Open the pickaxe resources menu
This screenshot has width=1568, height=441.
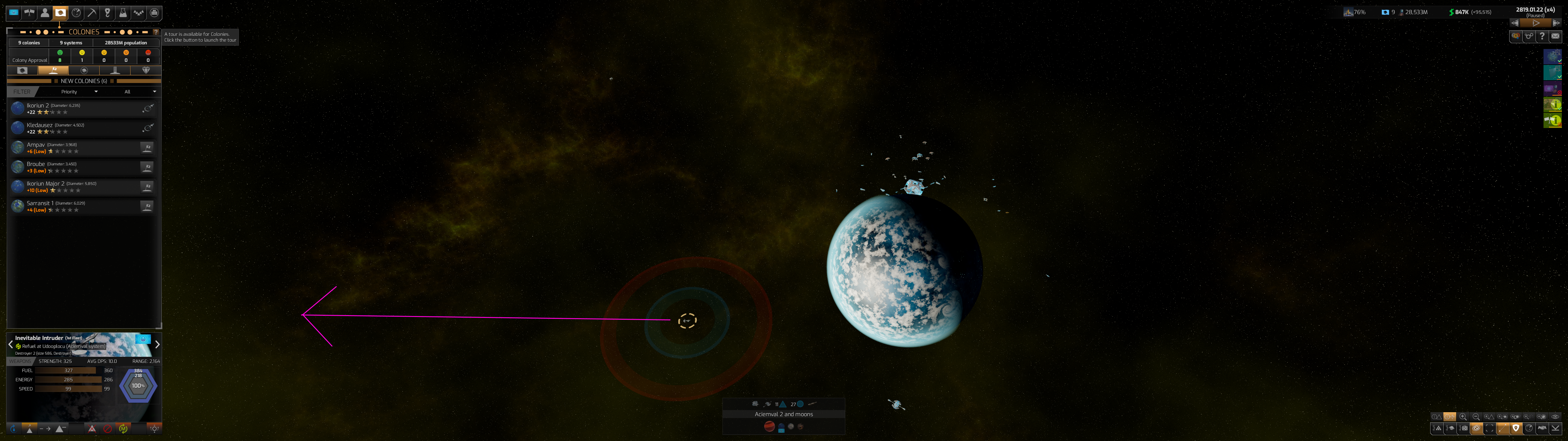92,13
